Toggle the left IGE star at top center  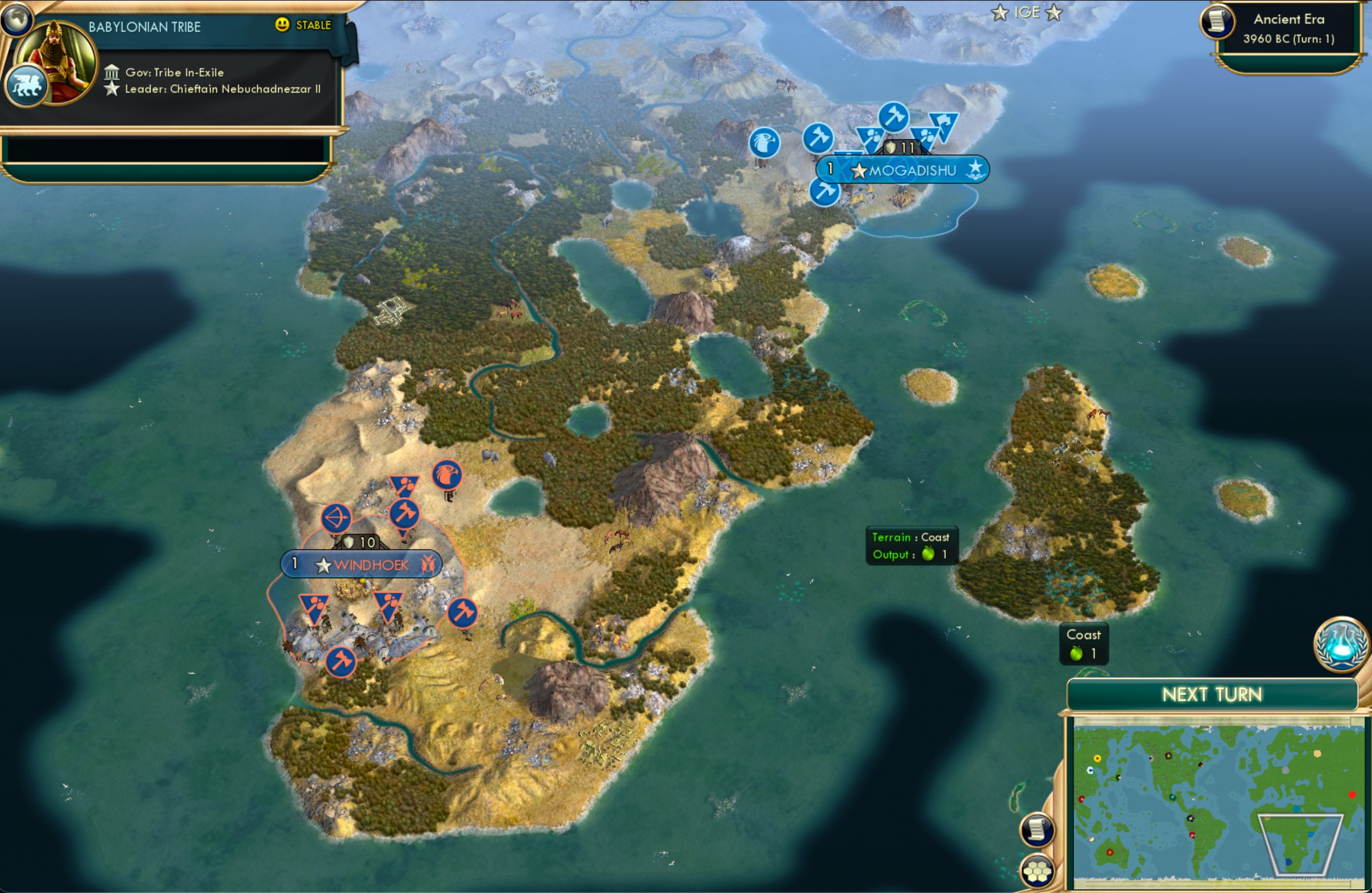999,13
